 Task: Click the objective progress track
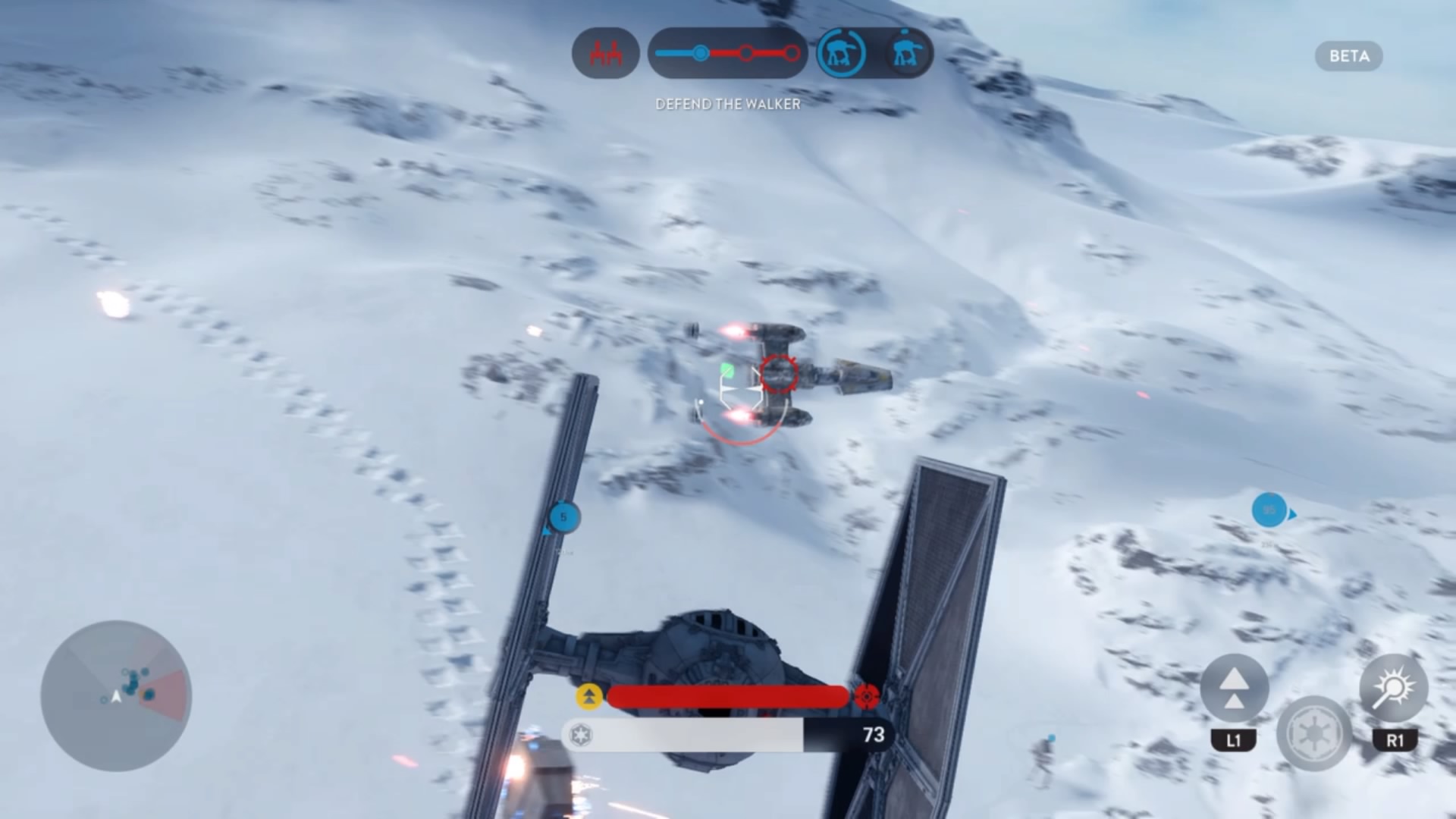(x=727, y=53)
